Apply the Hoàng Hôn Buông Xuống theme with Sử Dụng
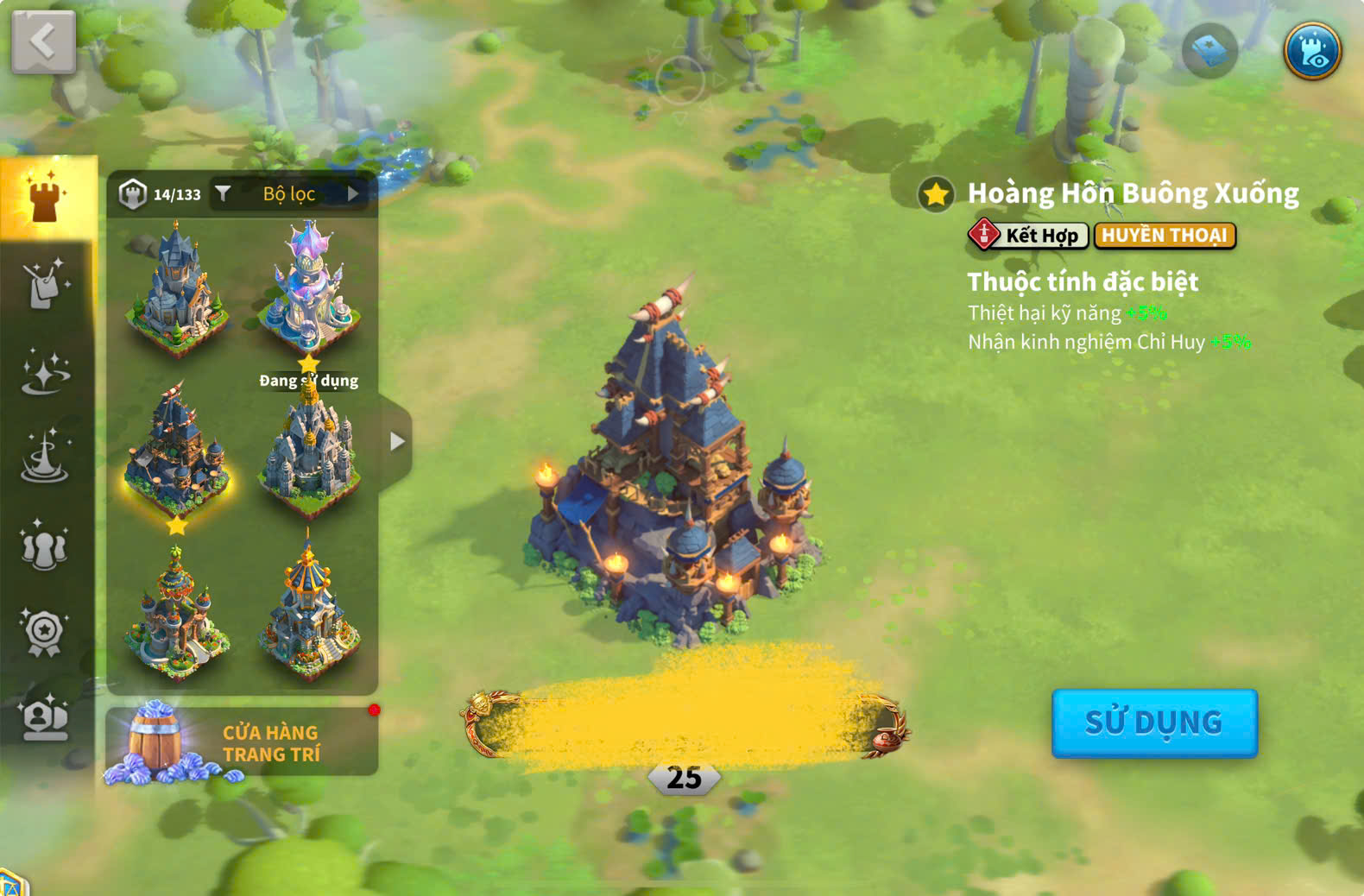1364x896 pixels. 1154,722
